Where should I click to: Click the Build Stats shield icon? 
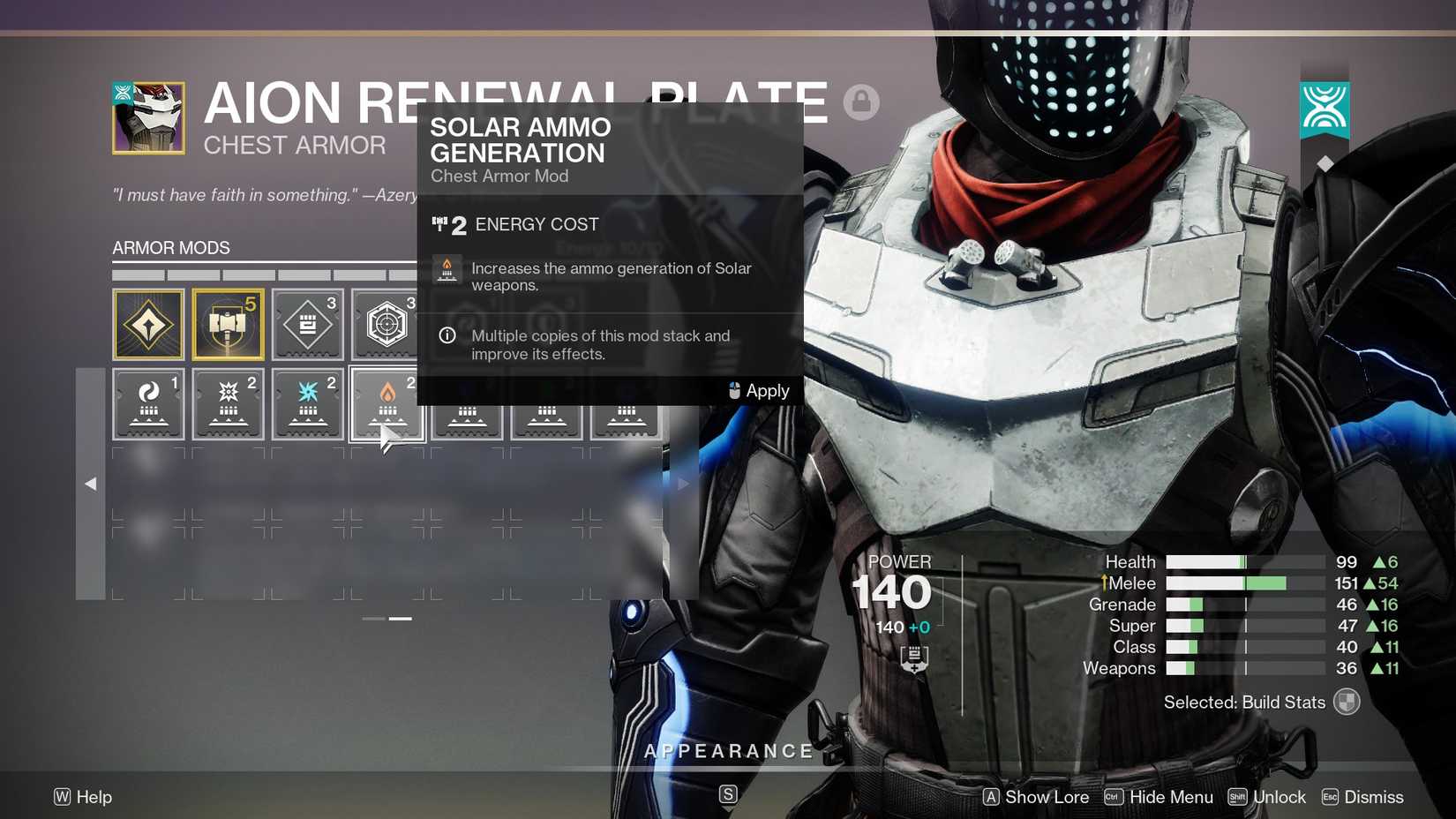[1345, 702]
